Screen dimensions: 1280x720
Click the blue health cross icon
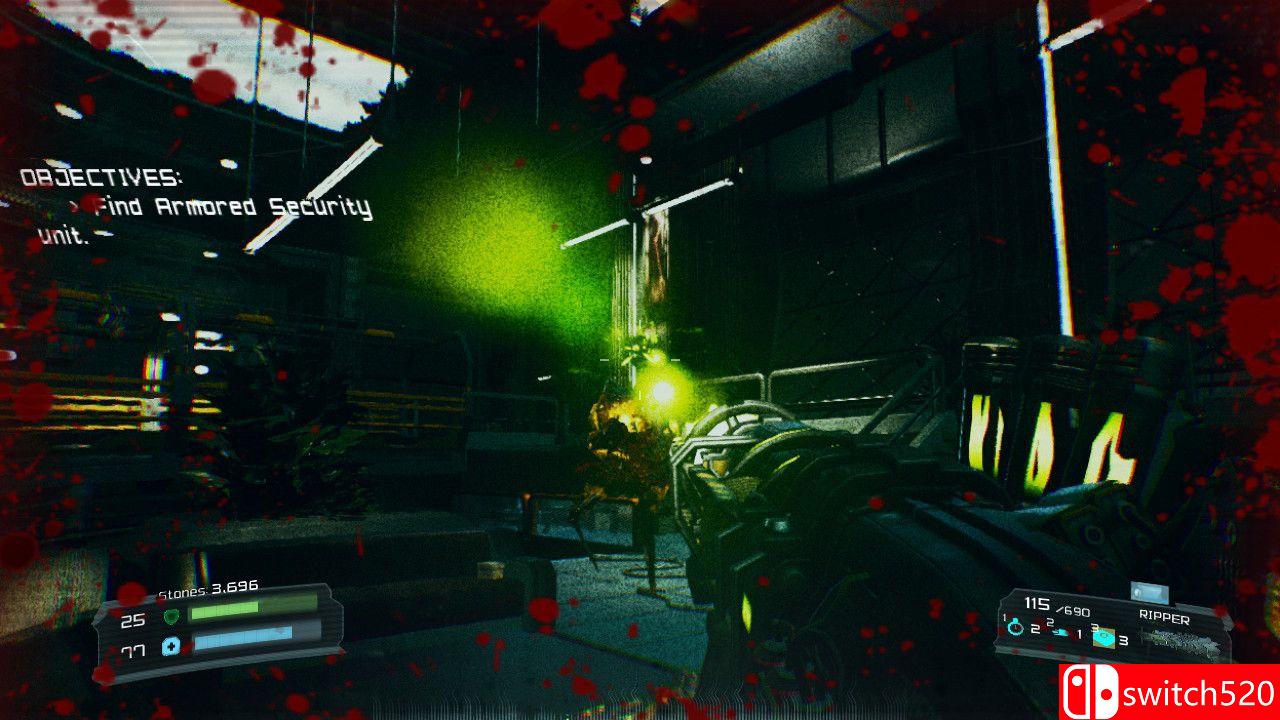click(x=171, y=646)
